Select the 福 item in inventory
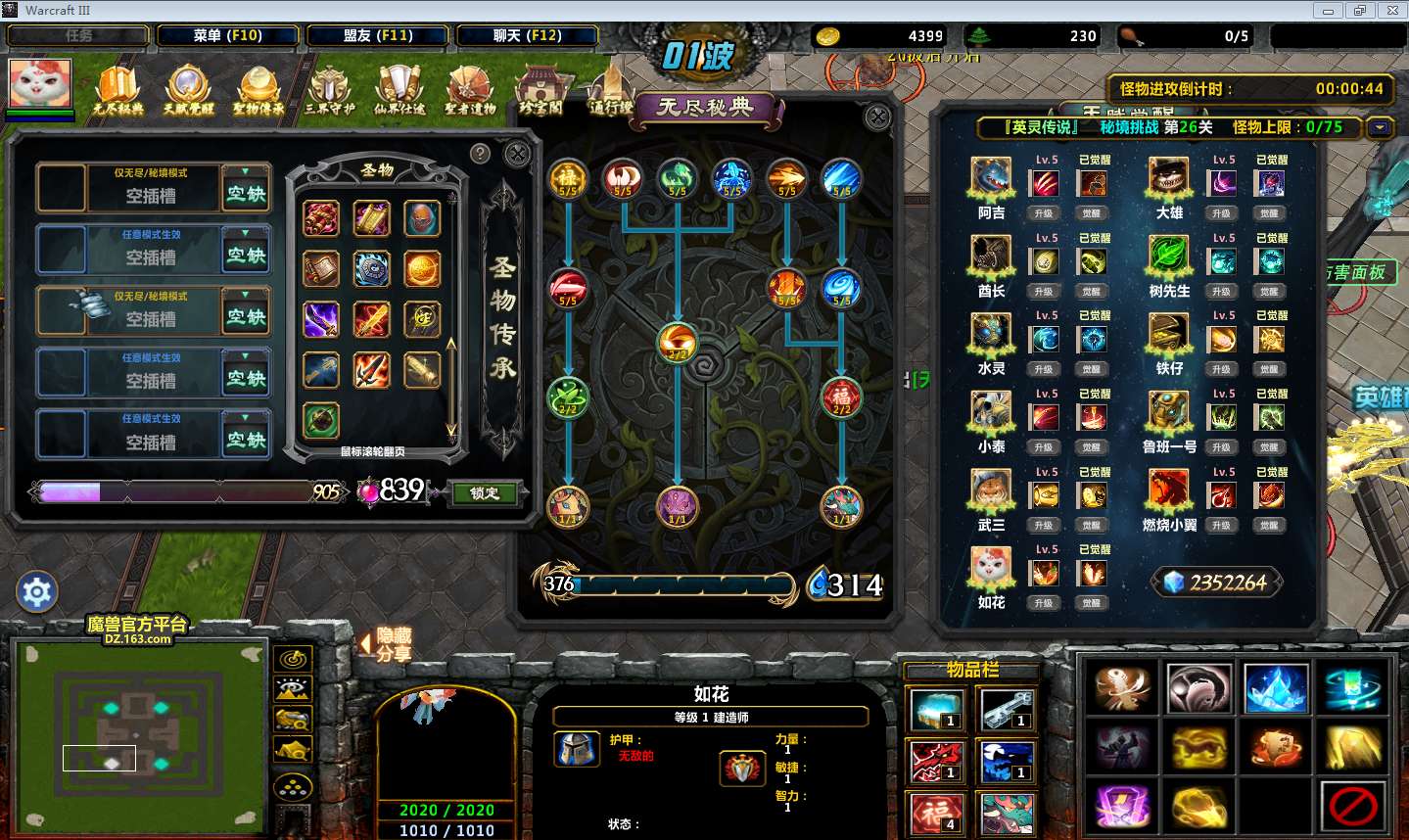 click(937, 812)
